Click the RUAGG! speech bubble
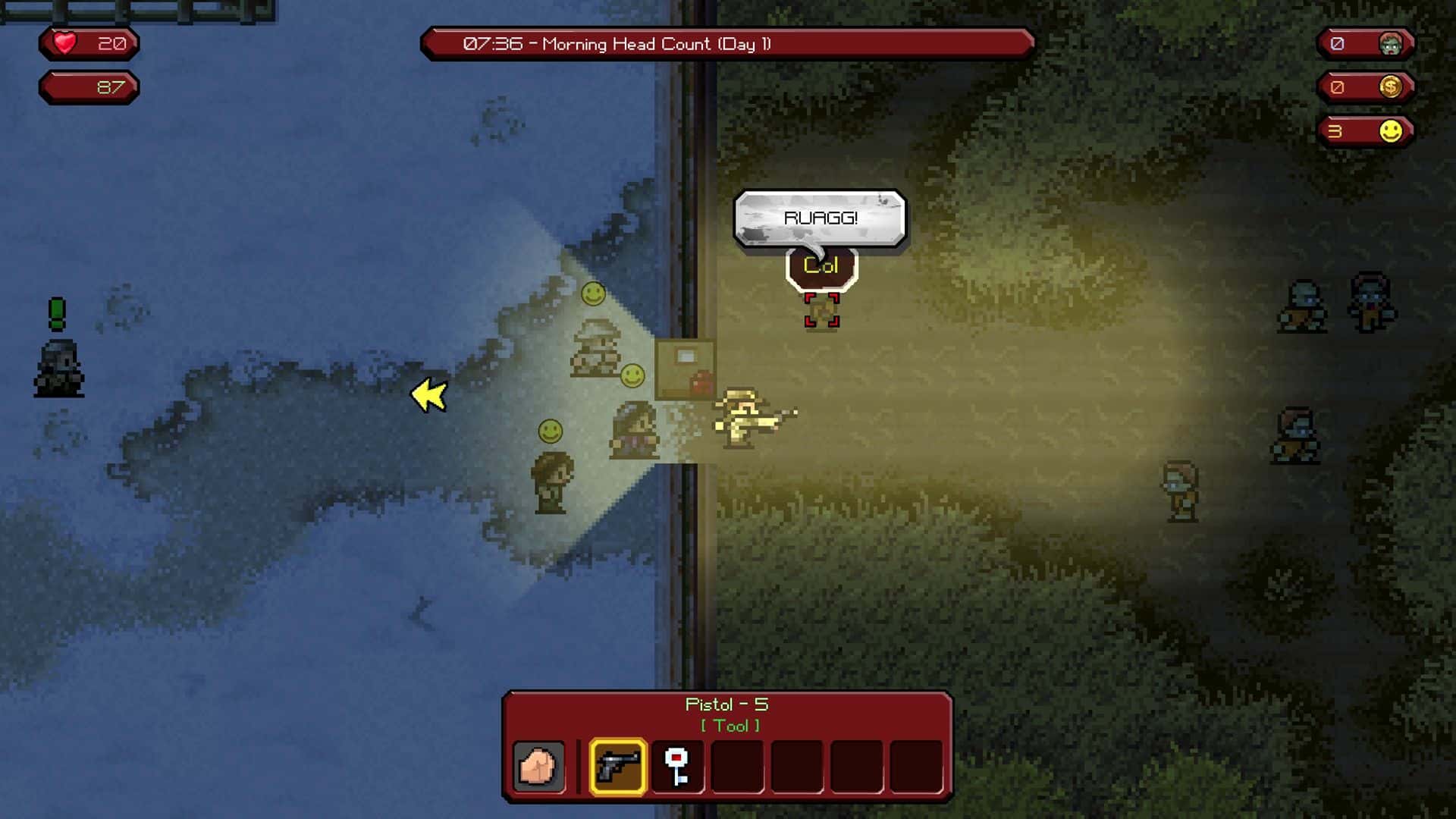Screen dimensions: 1456x819 (819, 217)
